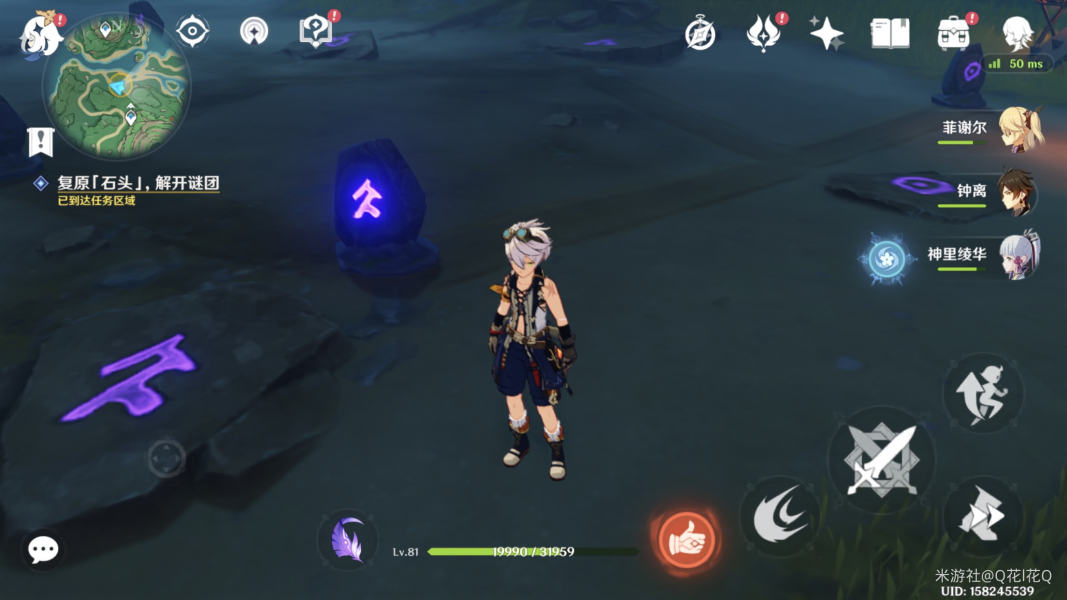Activate the elemental skill button
The width and height of the screenshot is (1067, 600).
[779, 516]
